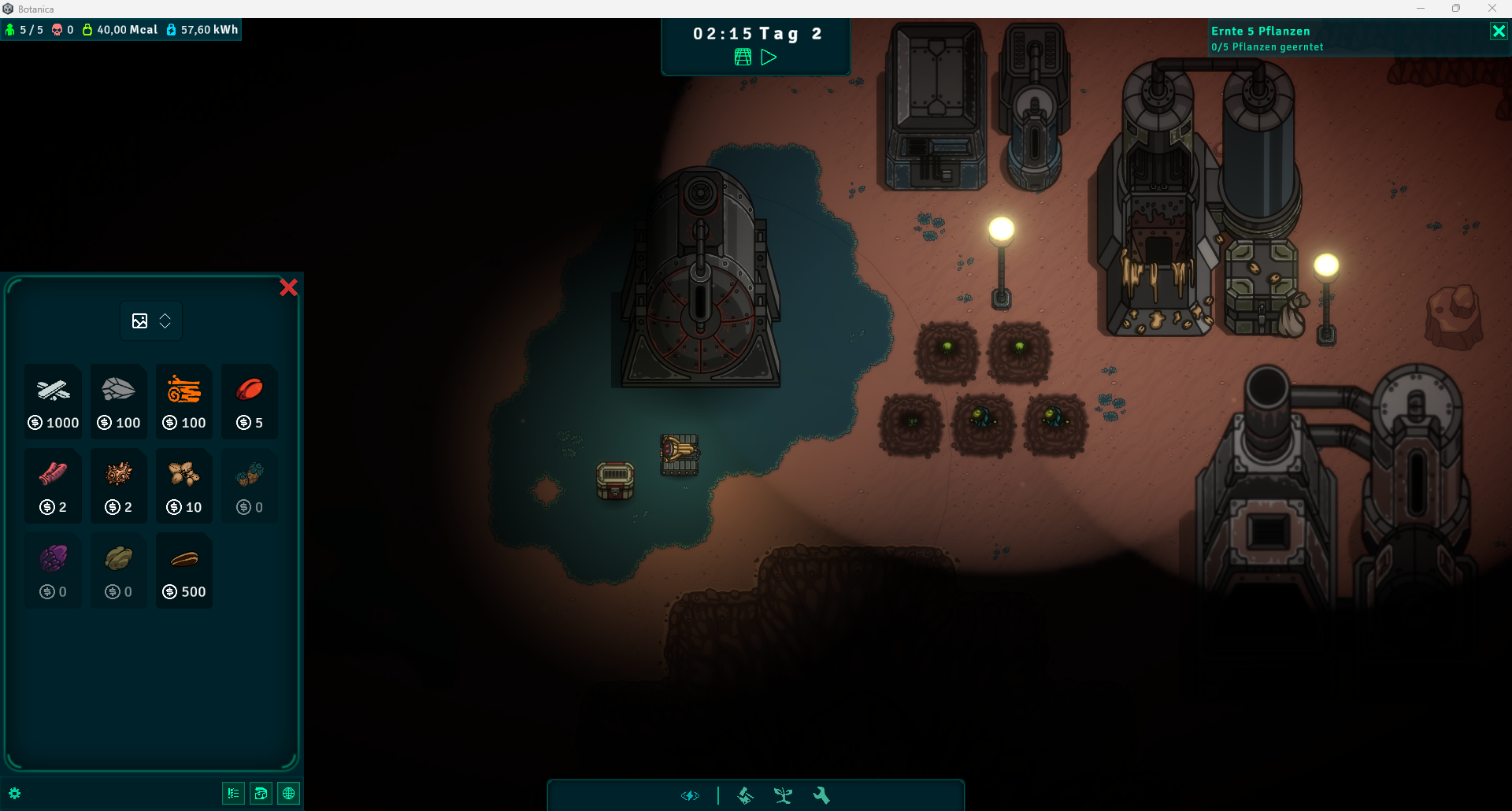Select the teal-capped pinecone slot
Screen dimensions: 1512x811
[x=250, y=485]
